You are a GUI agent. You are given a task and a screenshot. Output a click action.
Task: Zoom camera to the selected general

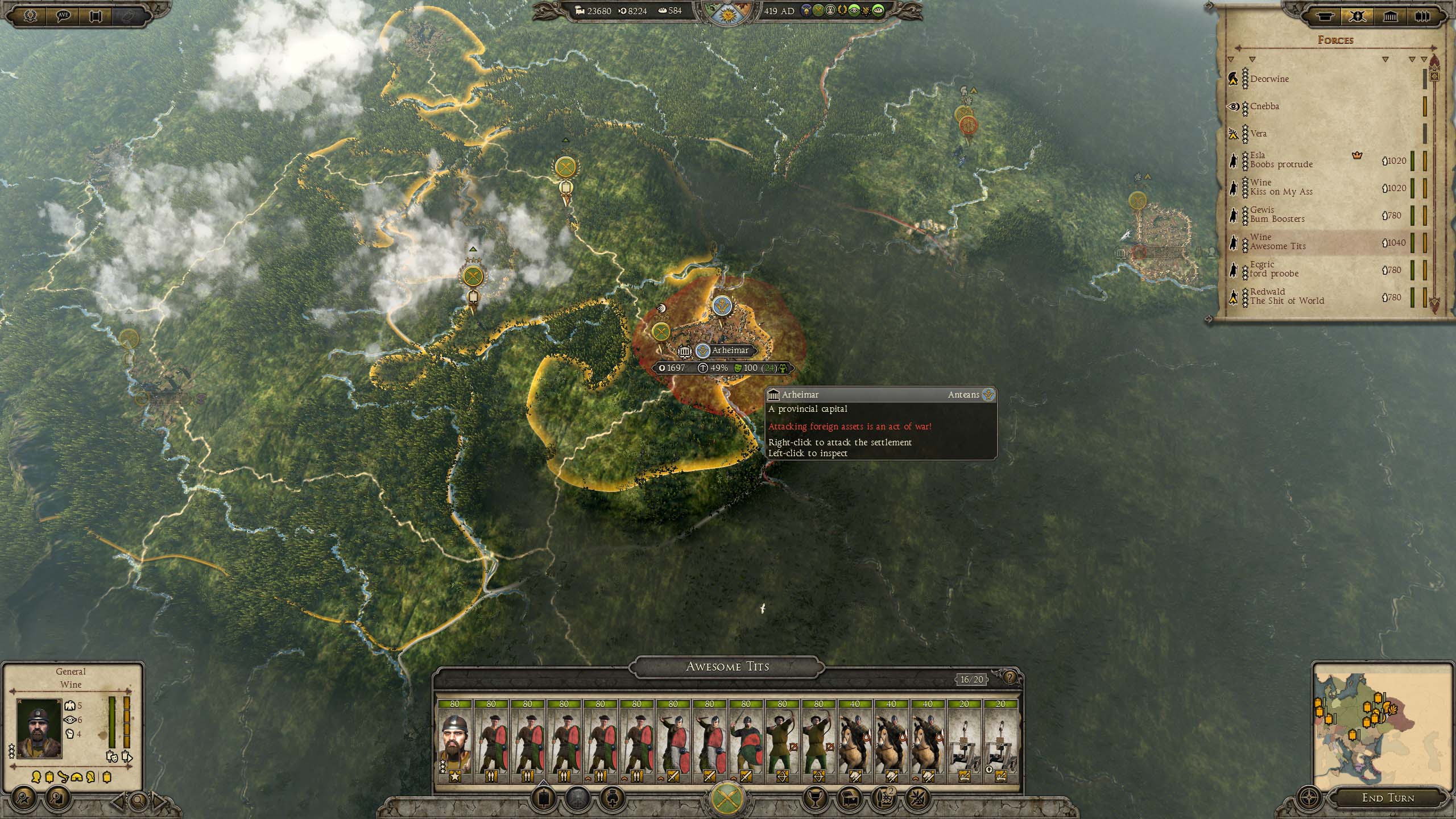(138, 801)
